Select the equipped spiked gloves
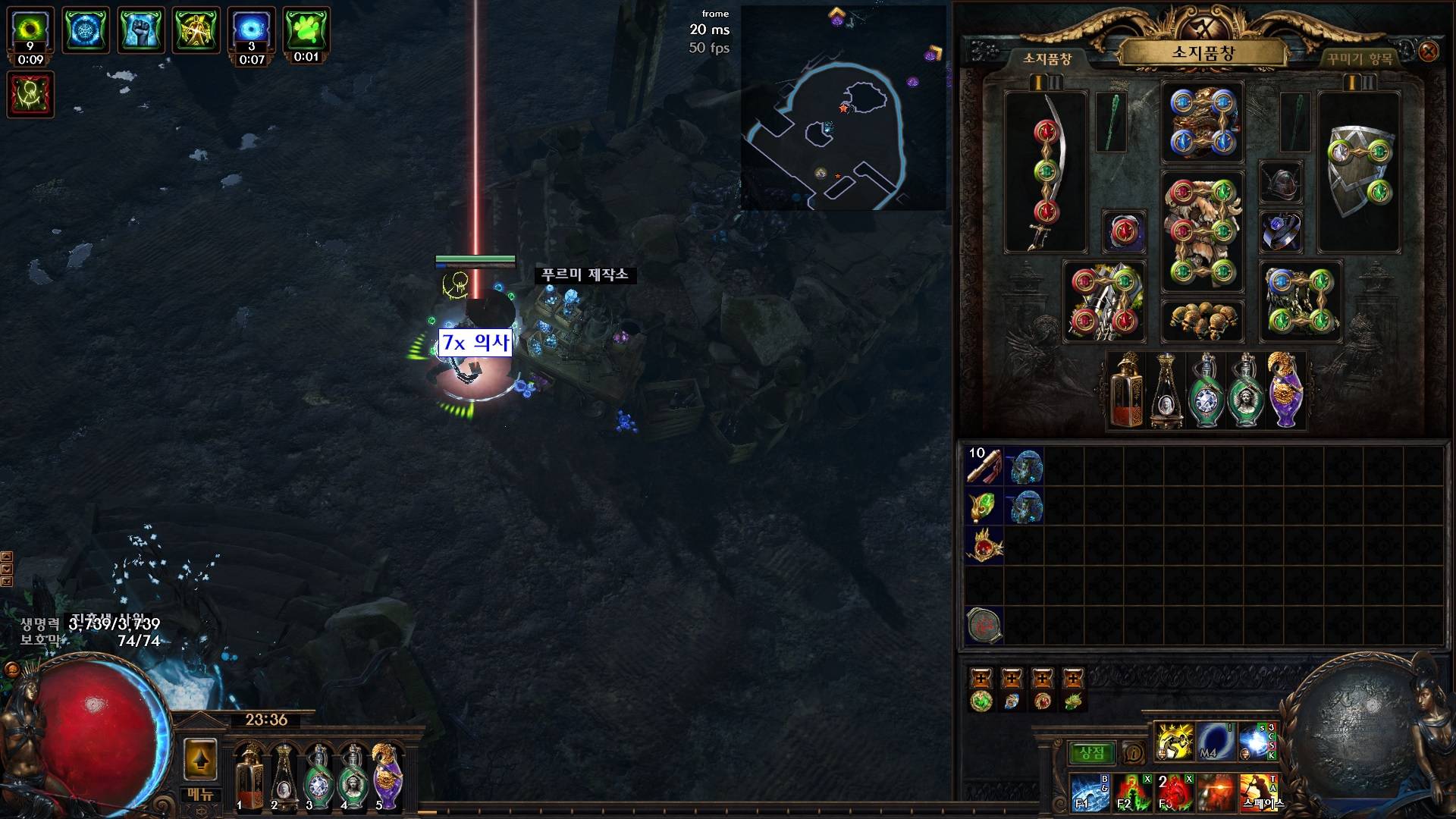The height and width of the screenshot is (819, 1456). point(1103,301)
